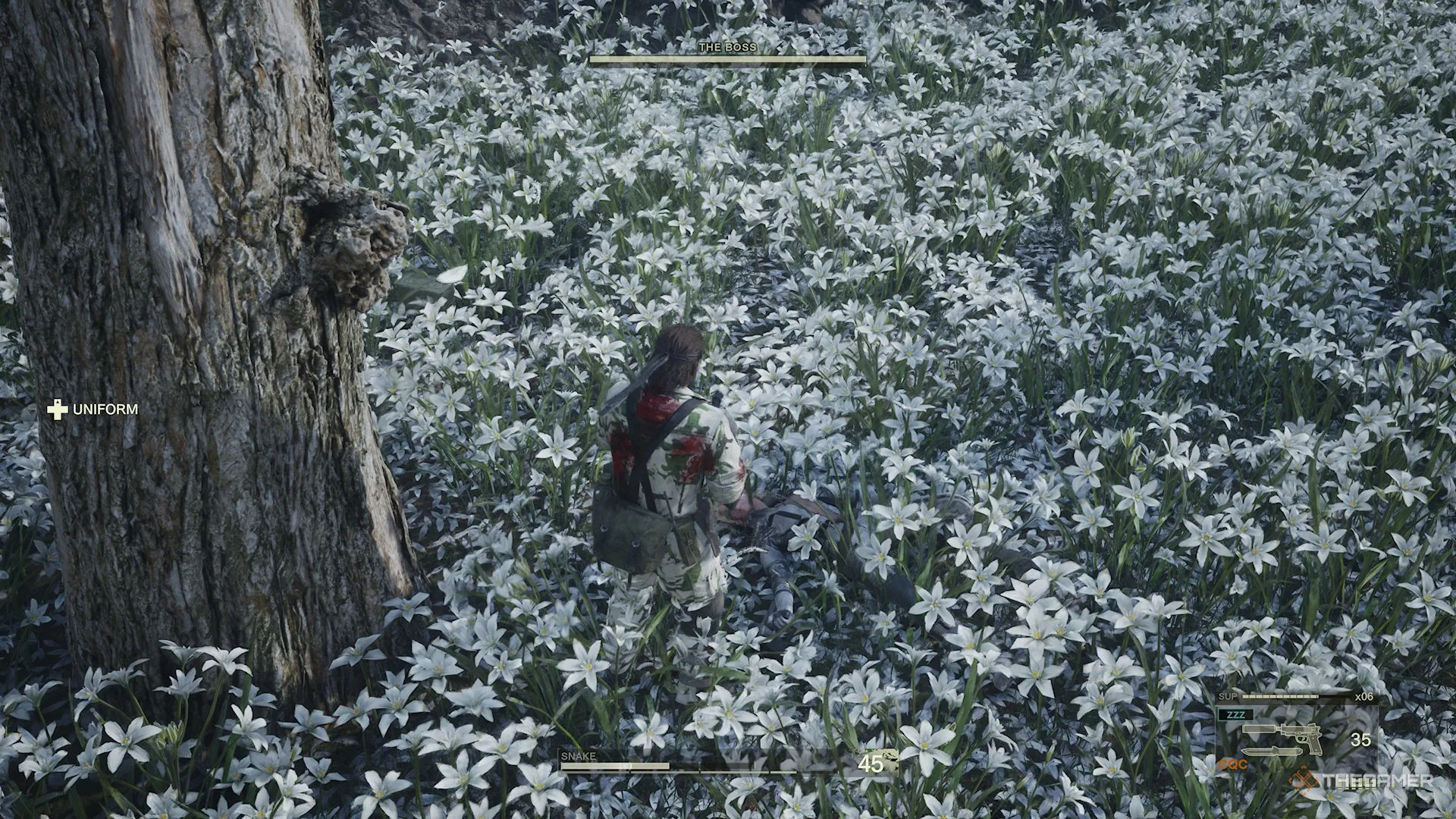
Task: Click the orange CQC indicator icon
Action: click(x=1234, y=764)
